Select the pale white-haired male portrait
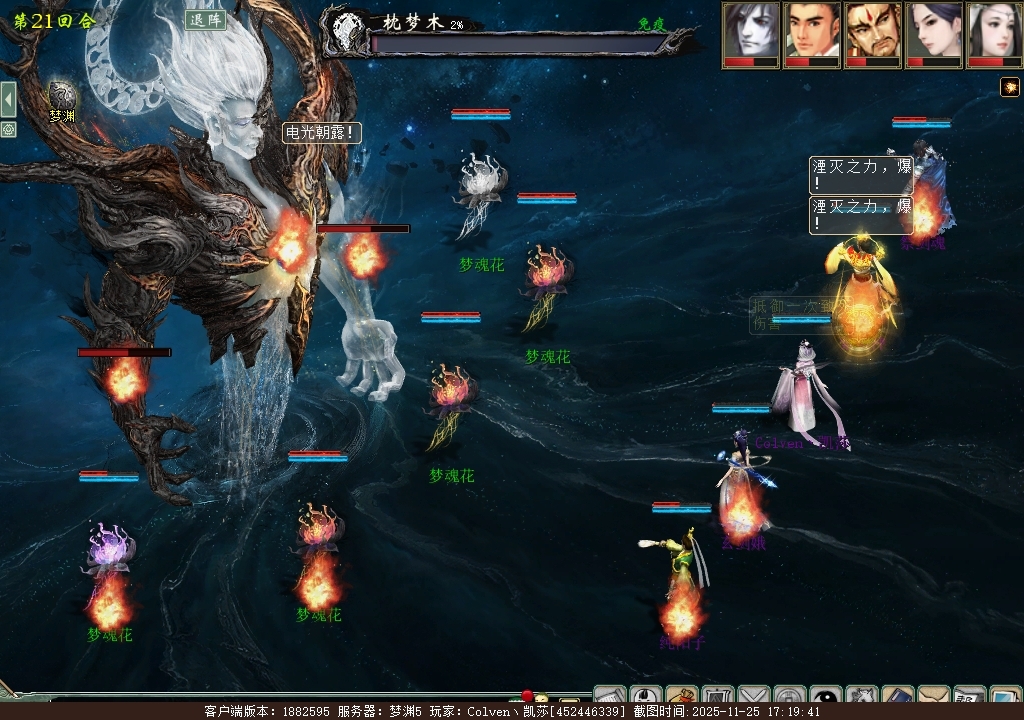 (x=751, y=33)
